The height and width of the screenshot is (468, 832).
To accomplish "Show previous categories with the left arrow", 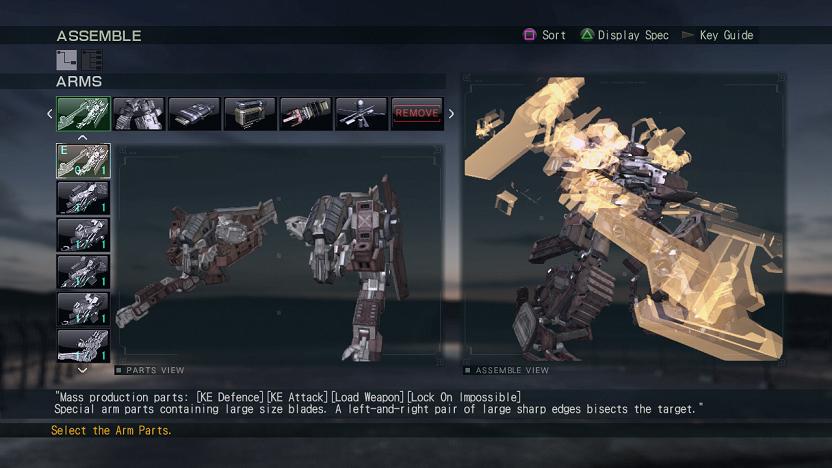I will [x=50, y=114].
